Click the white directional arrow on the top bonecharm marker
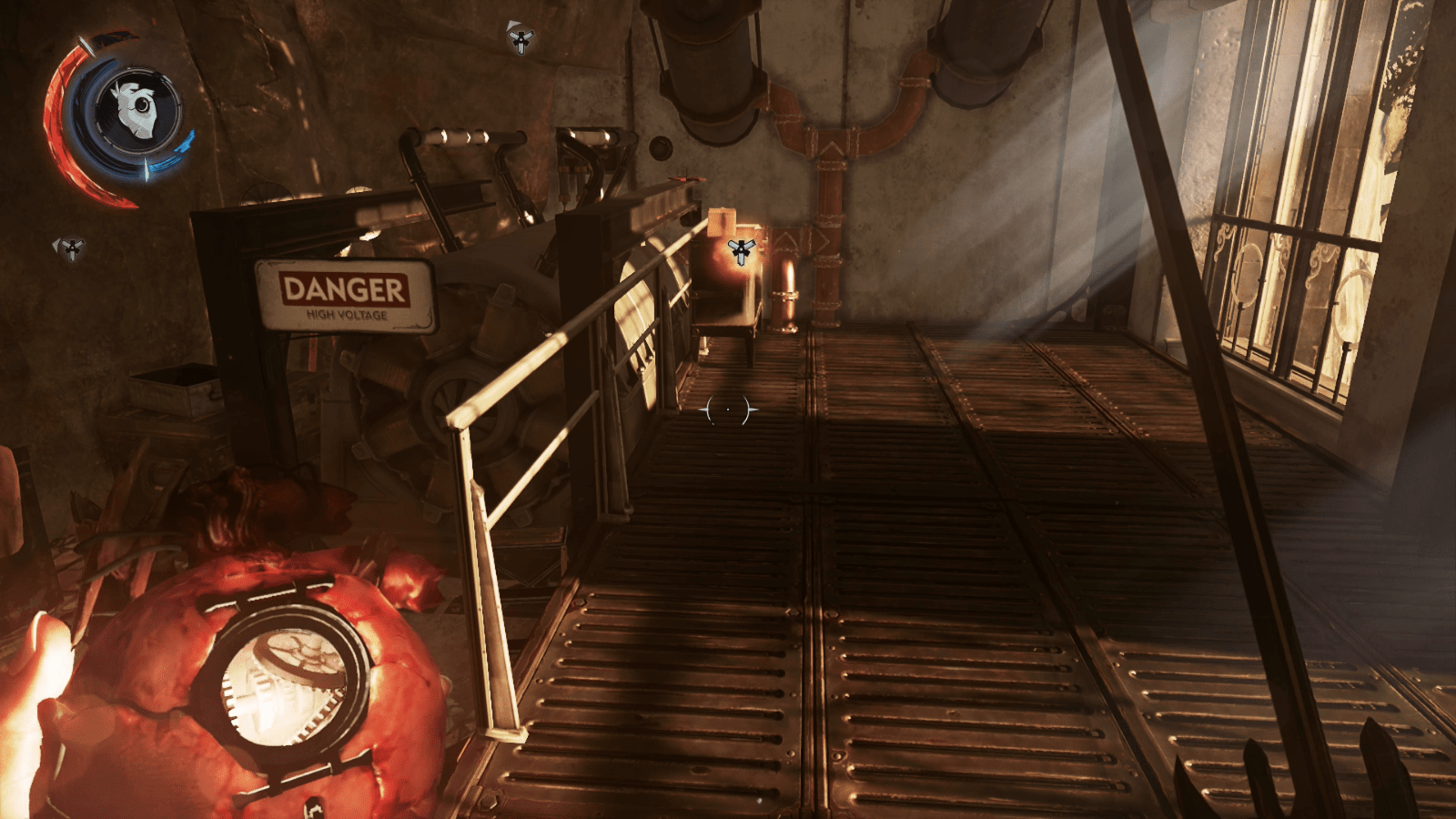The width and height of the screenshot is (1456, 819). (514, 24)
